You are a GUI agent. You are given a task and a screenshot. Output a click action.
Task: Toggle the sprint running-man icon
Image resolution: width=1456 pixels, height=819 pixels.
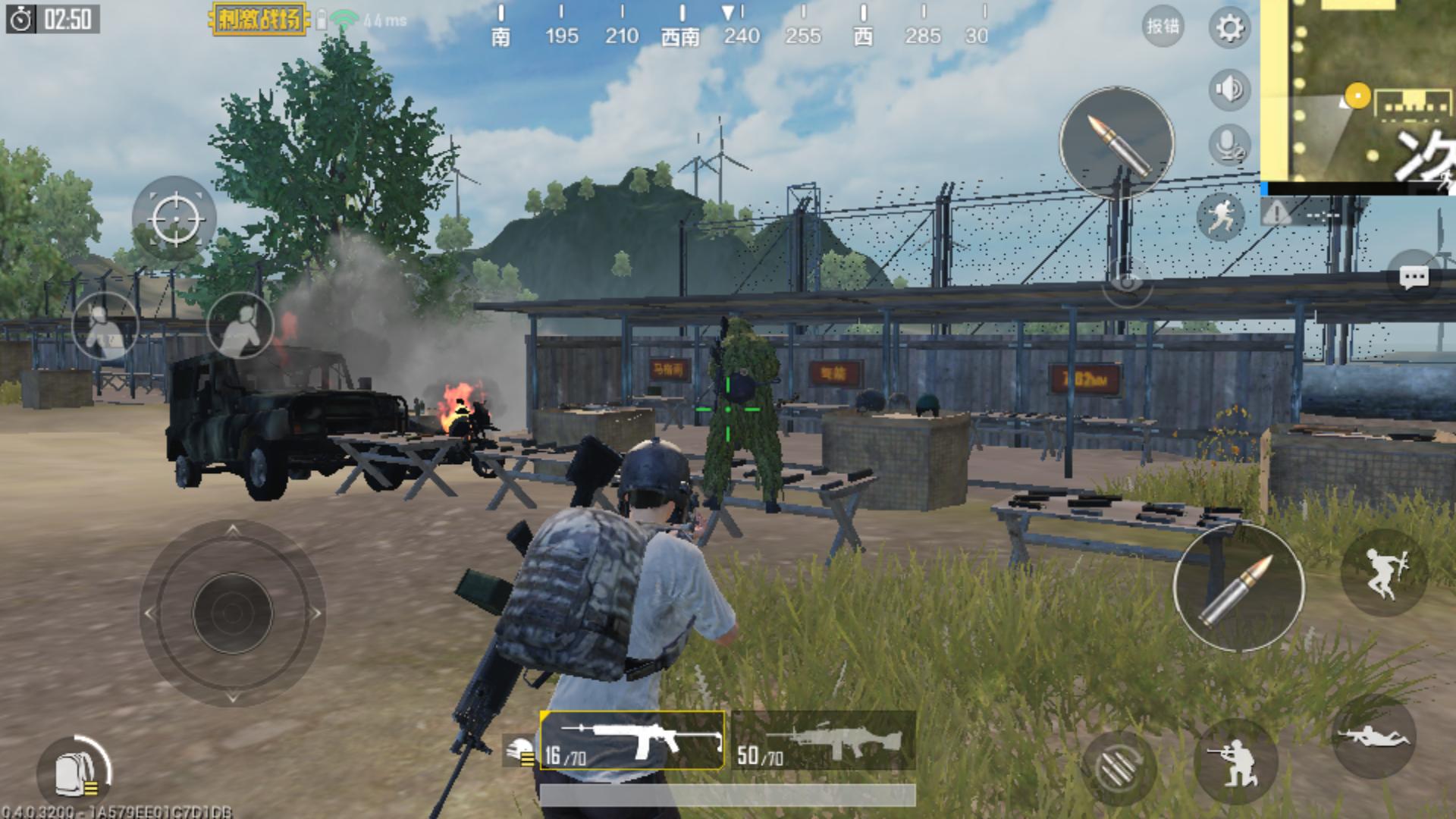[x=1221, y=216]
